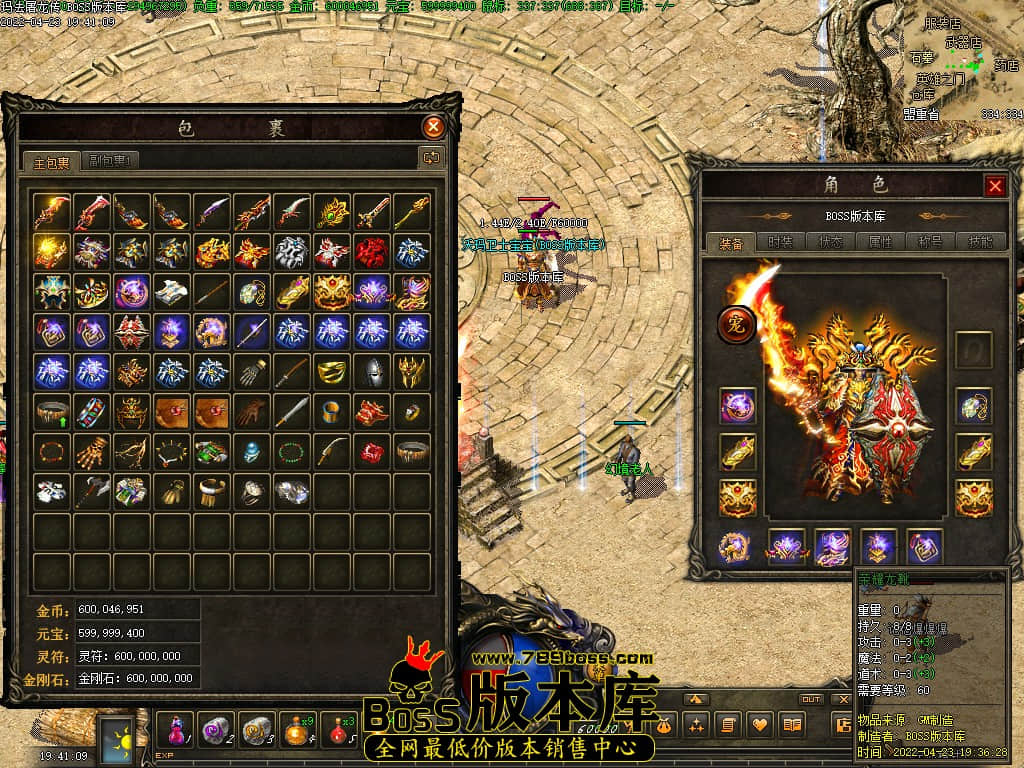Close the 包裹 inventory window
1024x768 pixels.
[x=433, y=127]
